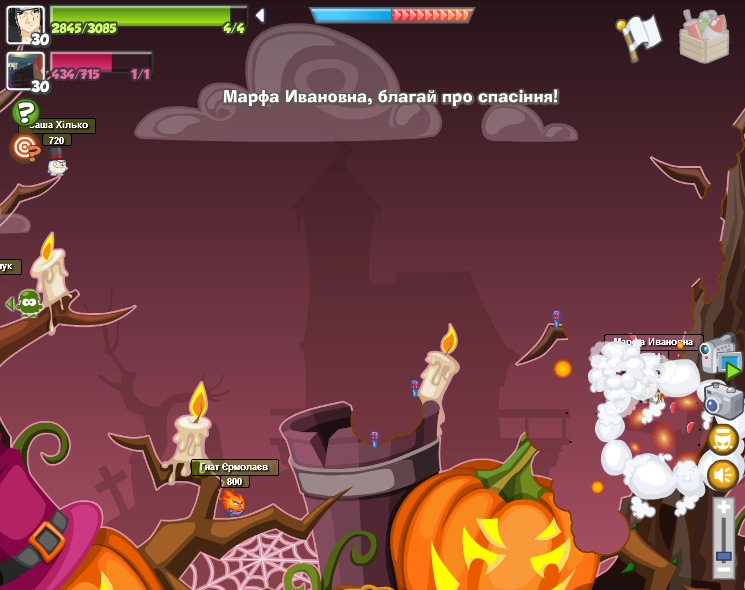This screenshot has height=590, width=745.
Task: Open the green question mark help
Action: click(x=25, y=113)
